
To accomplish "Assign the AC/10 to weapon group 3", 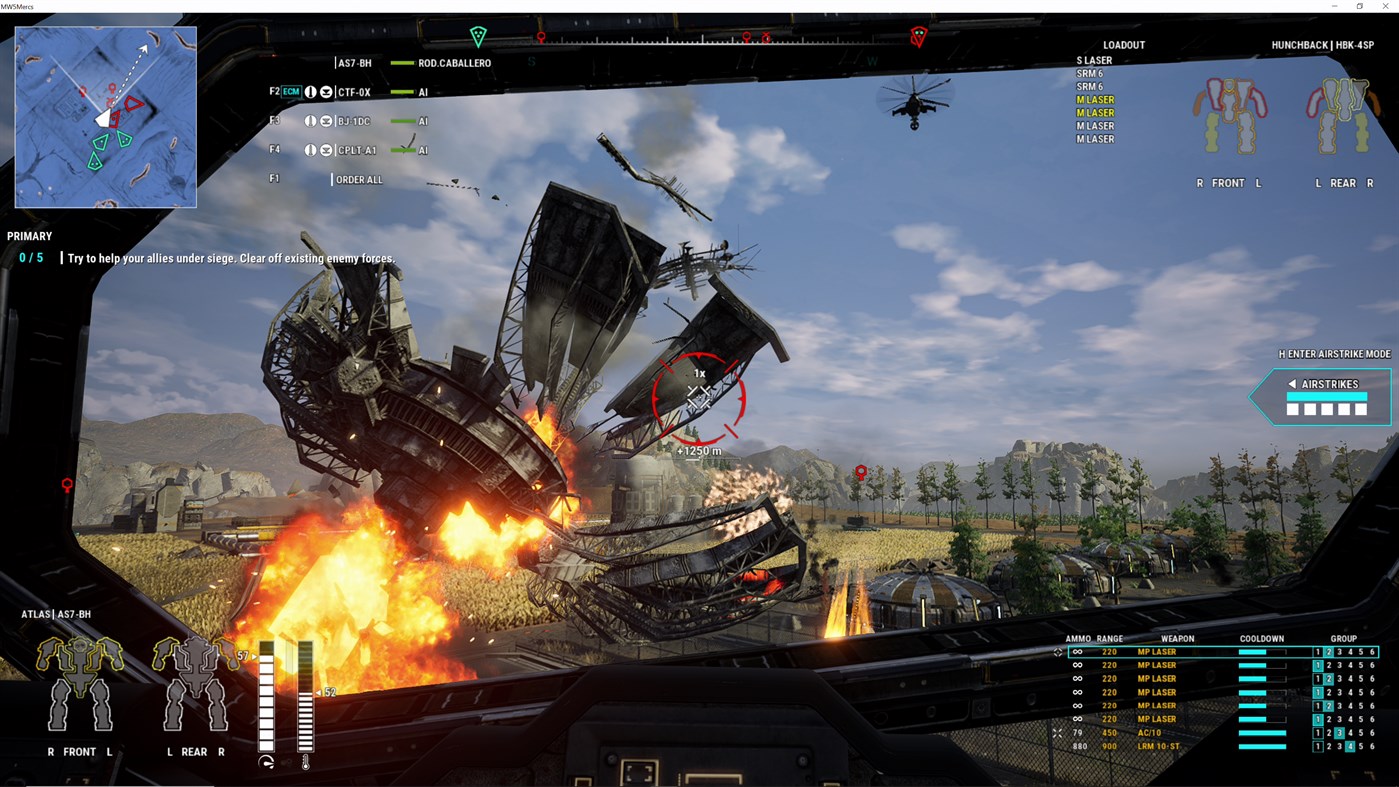I will (x=1338, y=732).
